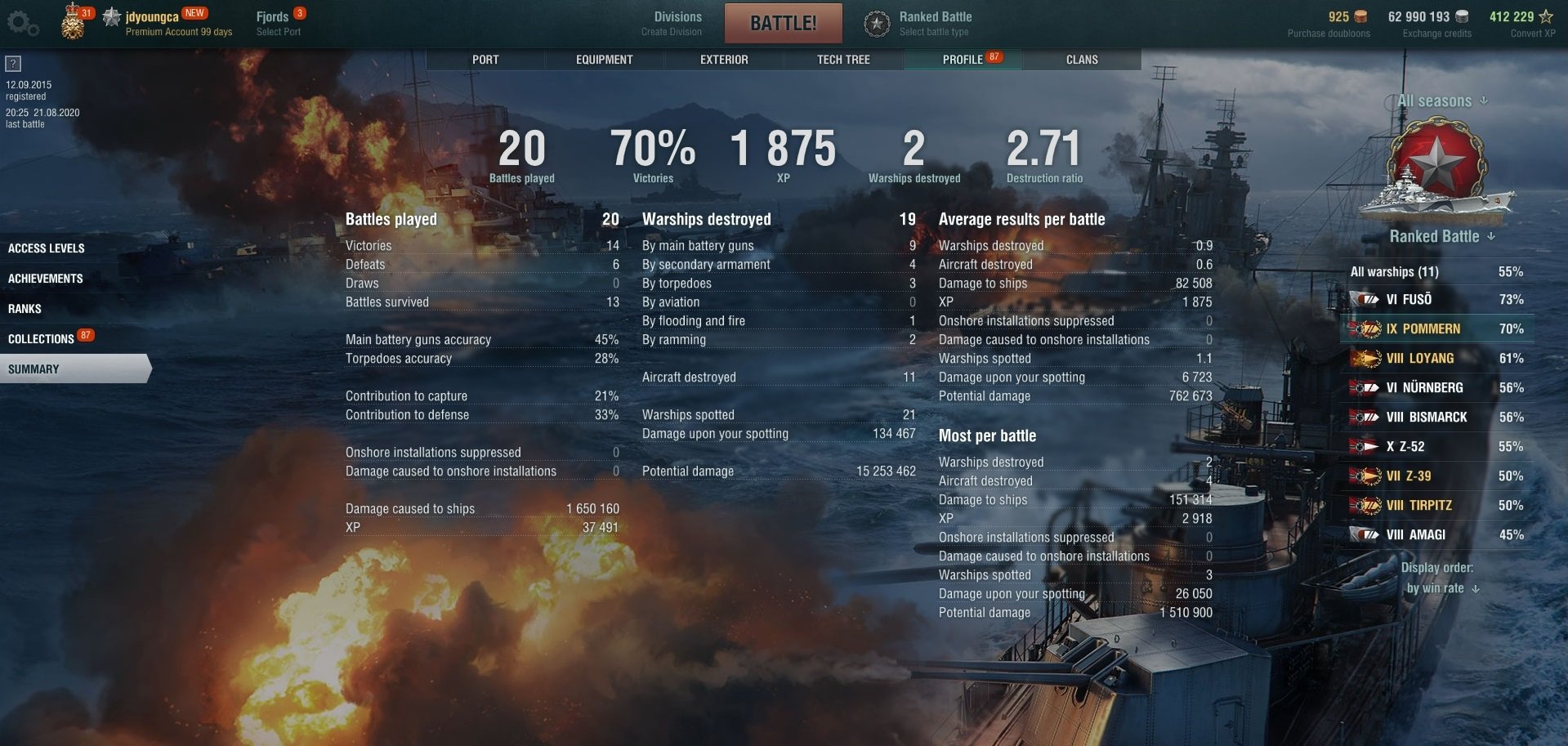
Task: Open the question mark help icon
Action: click(13, 64)
